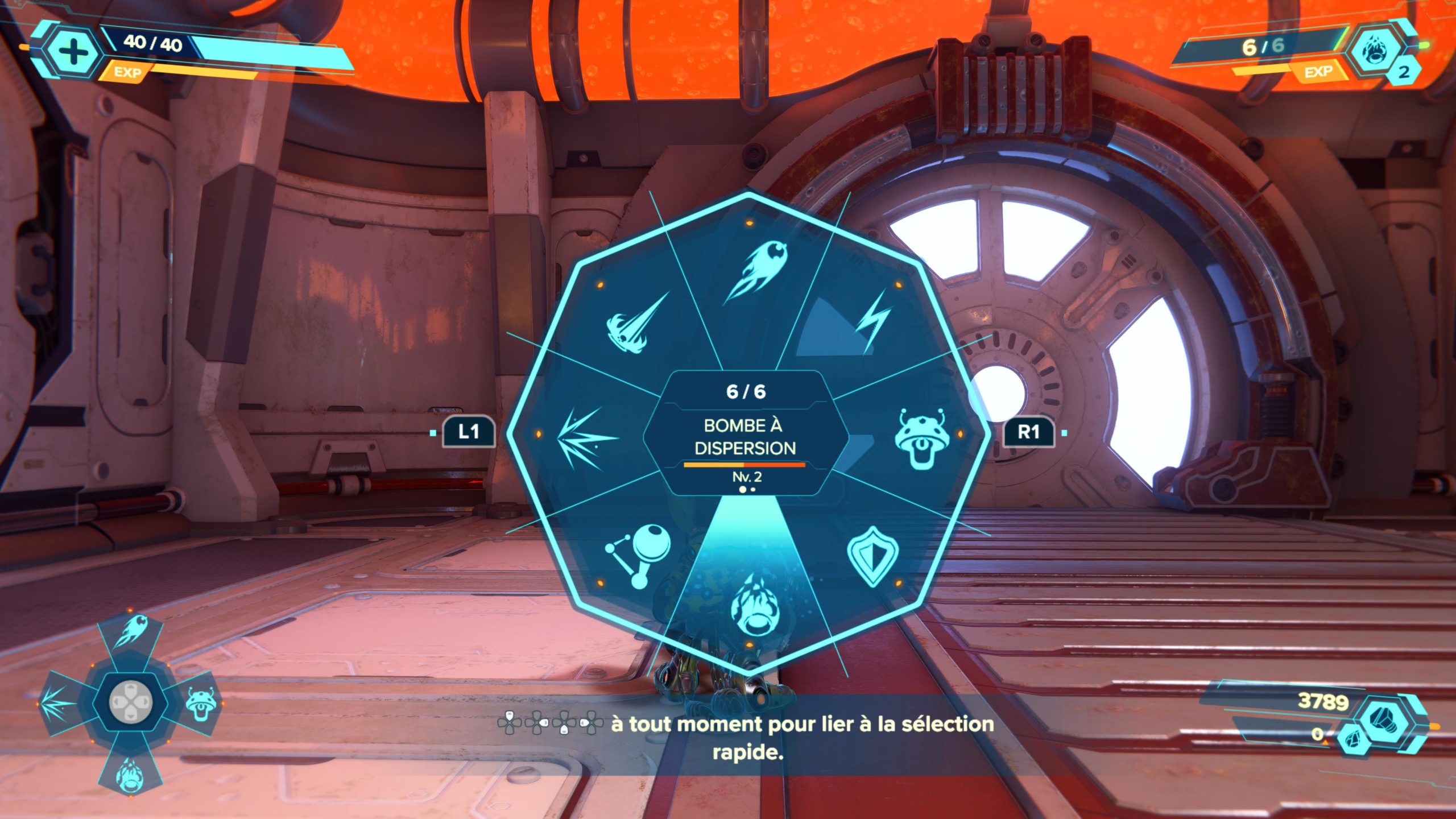Pick the bomb slot on the quick-select cross

coord(129,771)
